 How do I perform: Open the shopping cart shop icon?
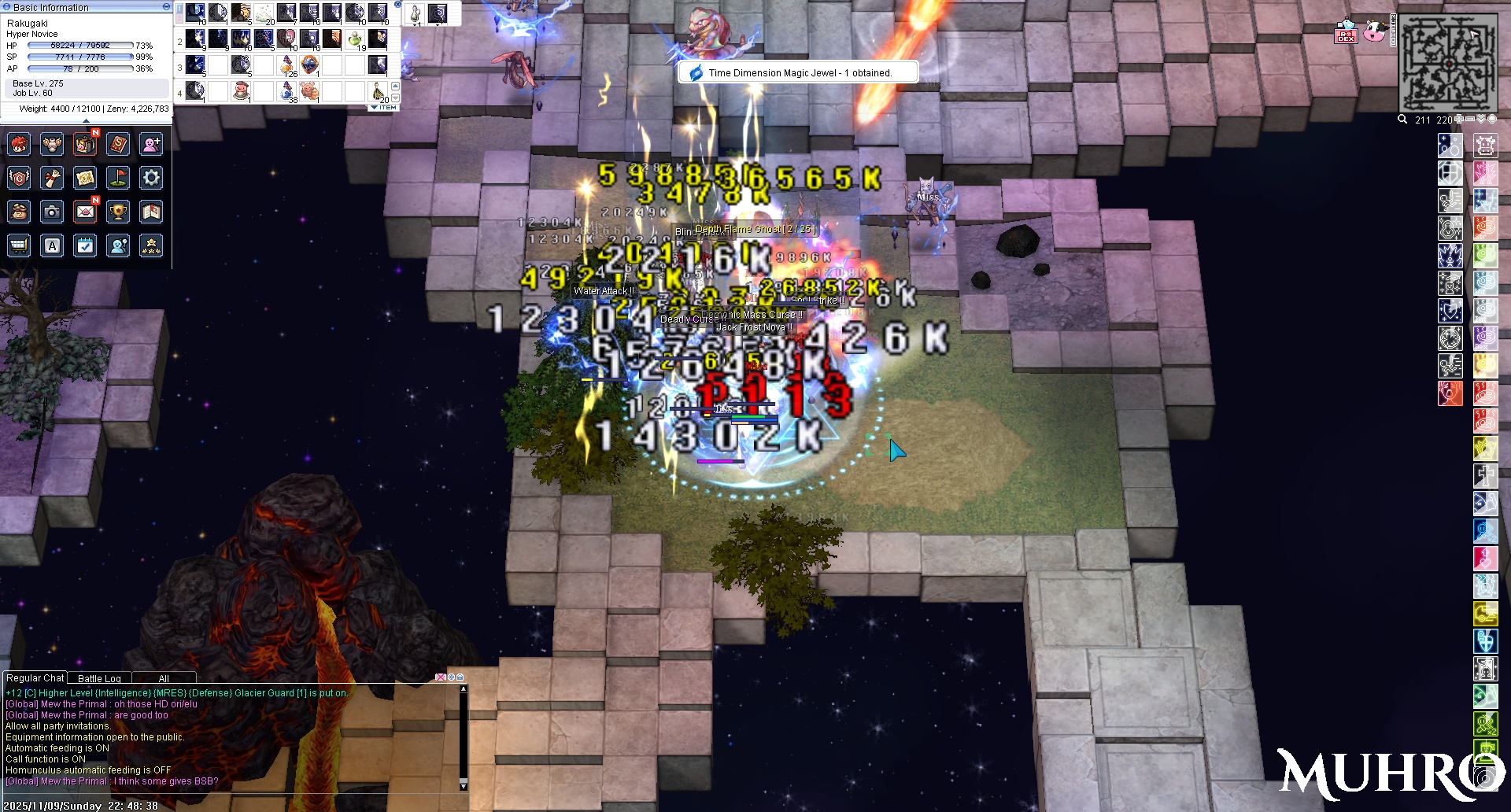19,245
